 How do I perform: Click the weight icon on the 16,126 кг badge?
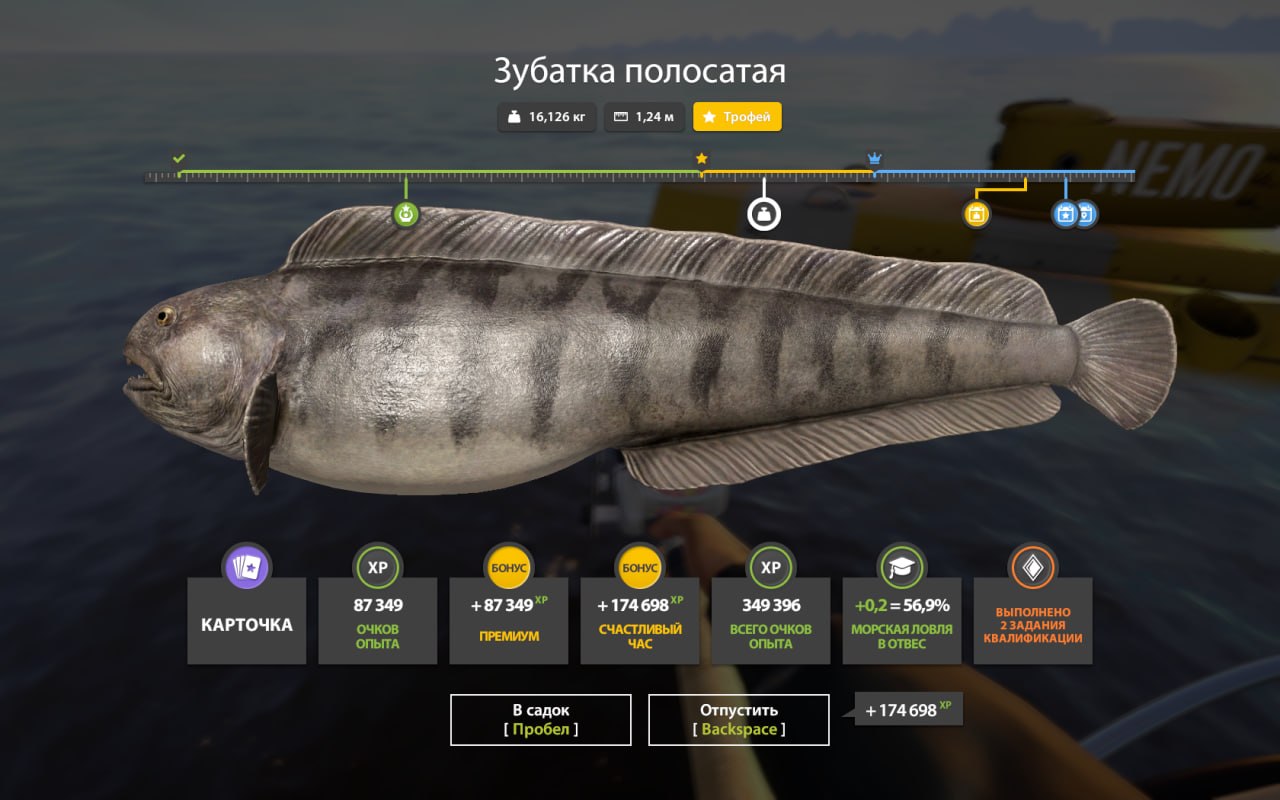coord(513,116)
